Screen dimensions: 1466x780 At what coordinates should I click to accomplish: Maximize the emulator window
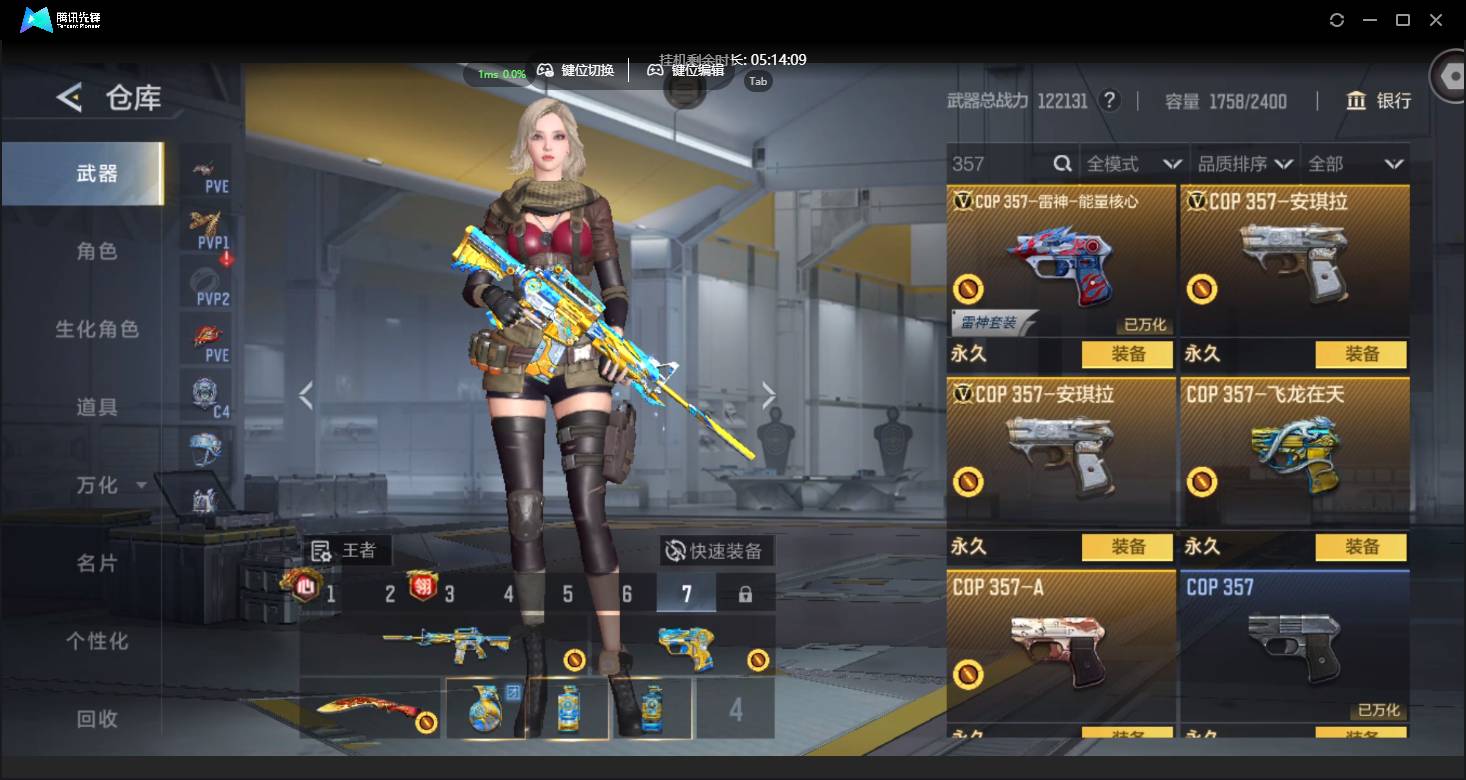point(1403,20)
